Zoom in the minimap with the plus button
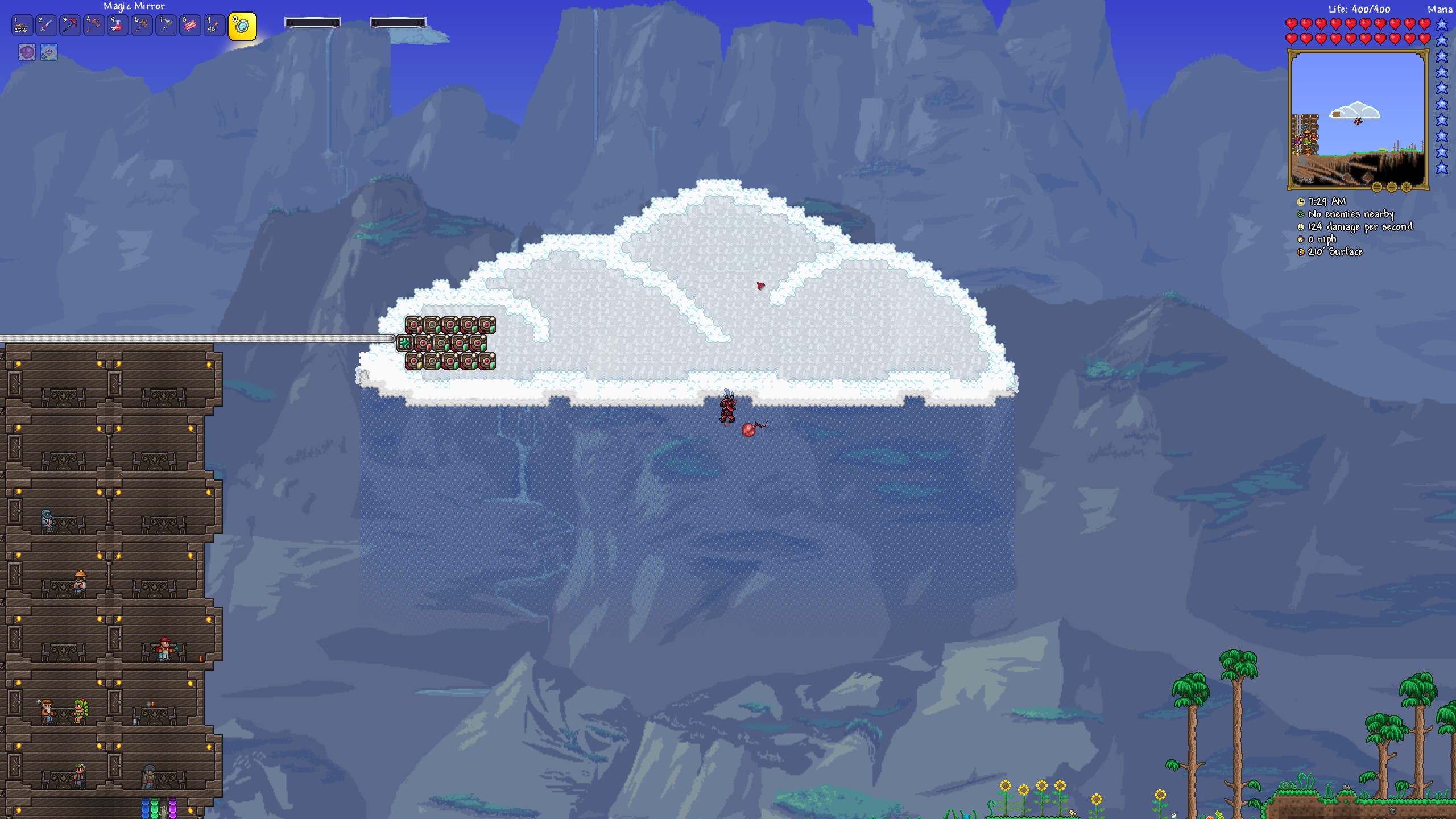Image resolution: width=1456 pixels, height=819 pixels. coord(1406,187)
